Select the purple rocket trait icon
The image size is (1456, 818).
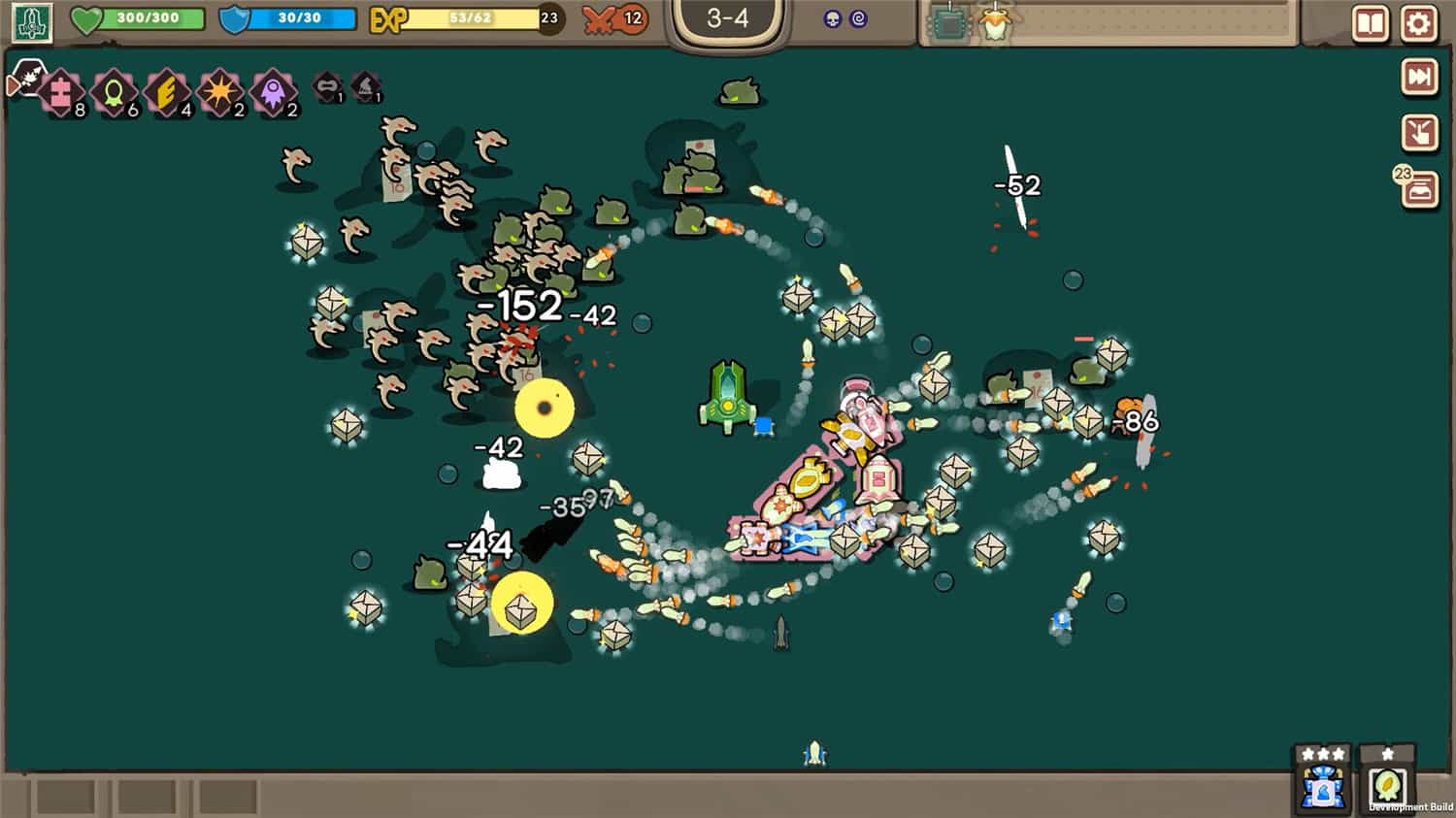tap(272, 91)
